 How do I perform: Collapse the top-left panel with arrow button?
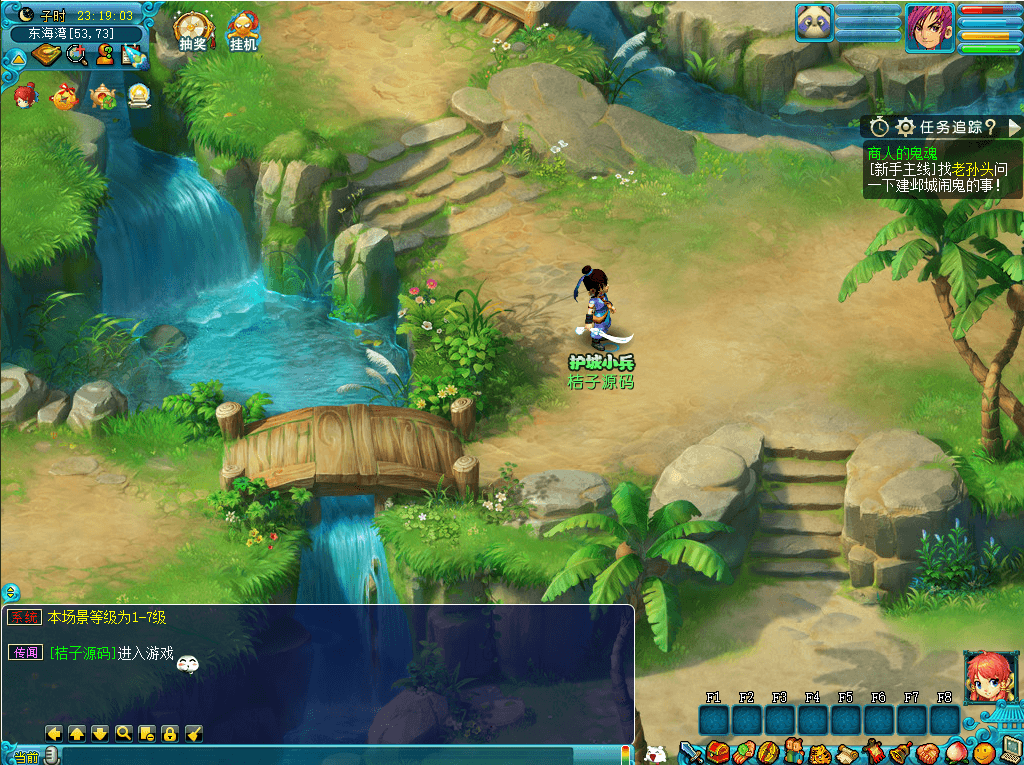pos(16,57)
